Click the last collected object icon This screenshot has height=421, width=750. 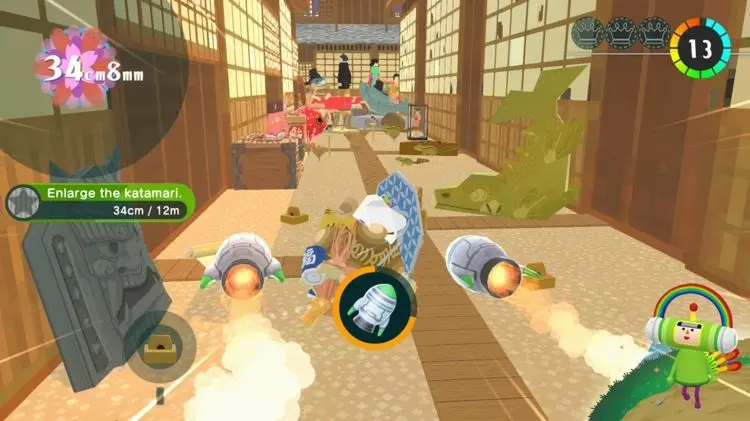[x=159, y=345]
